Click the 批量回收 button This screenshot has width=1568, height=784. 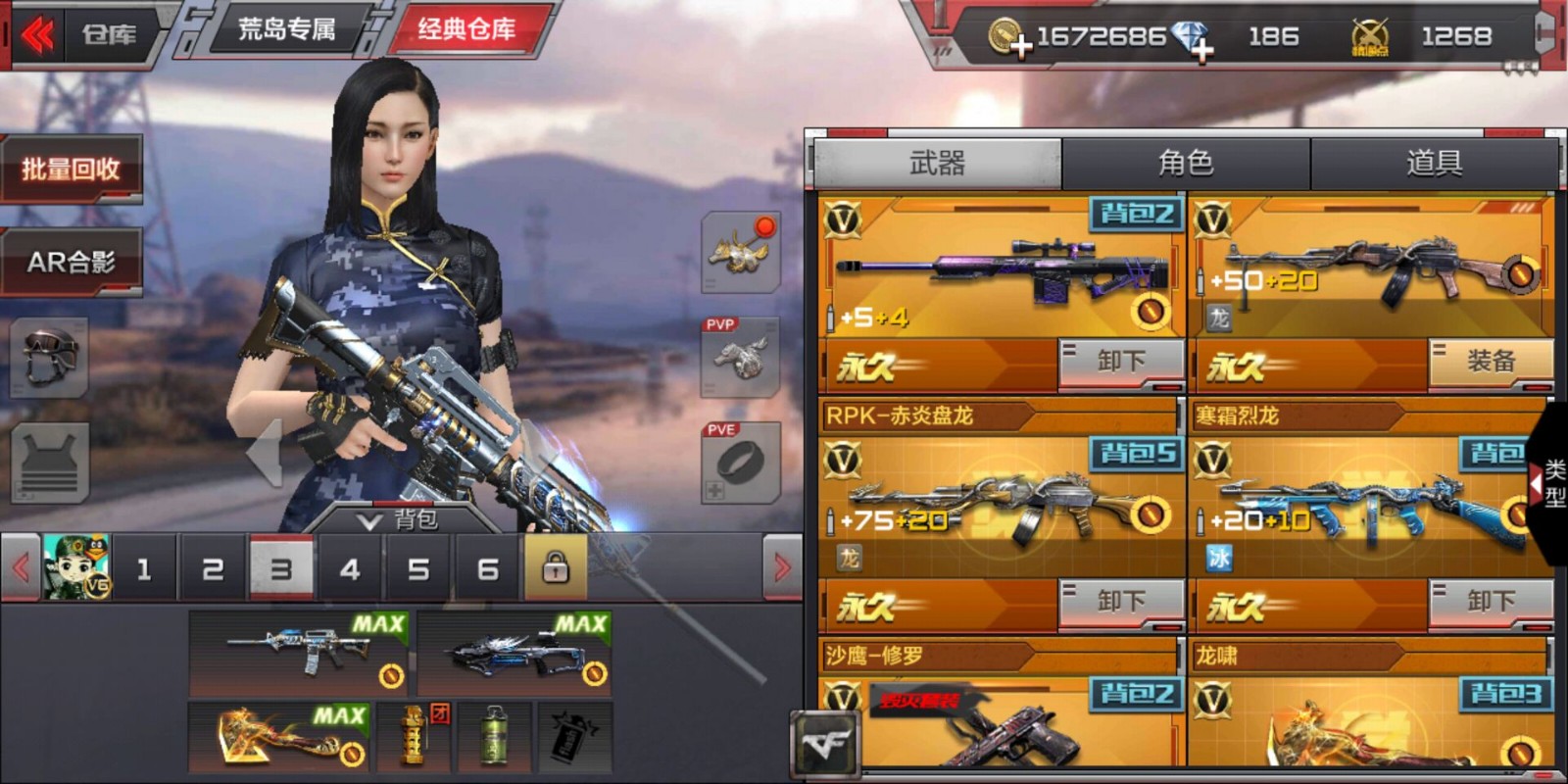coord(72,169)
